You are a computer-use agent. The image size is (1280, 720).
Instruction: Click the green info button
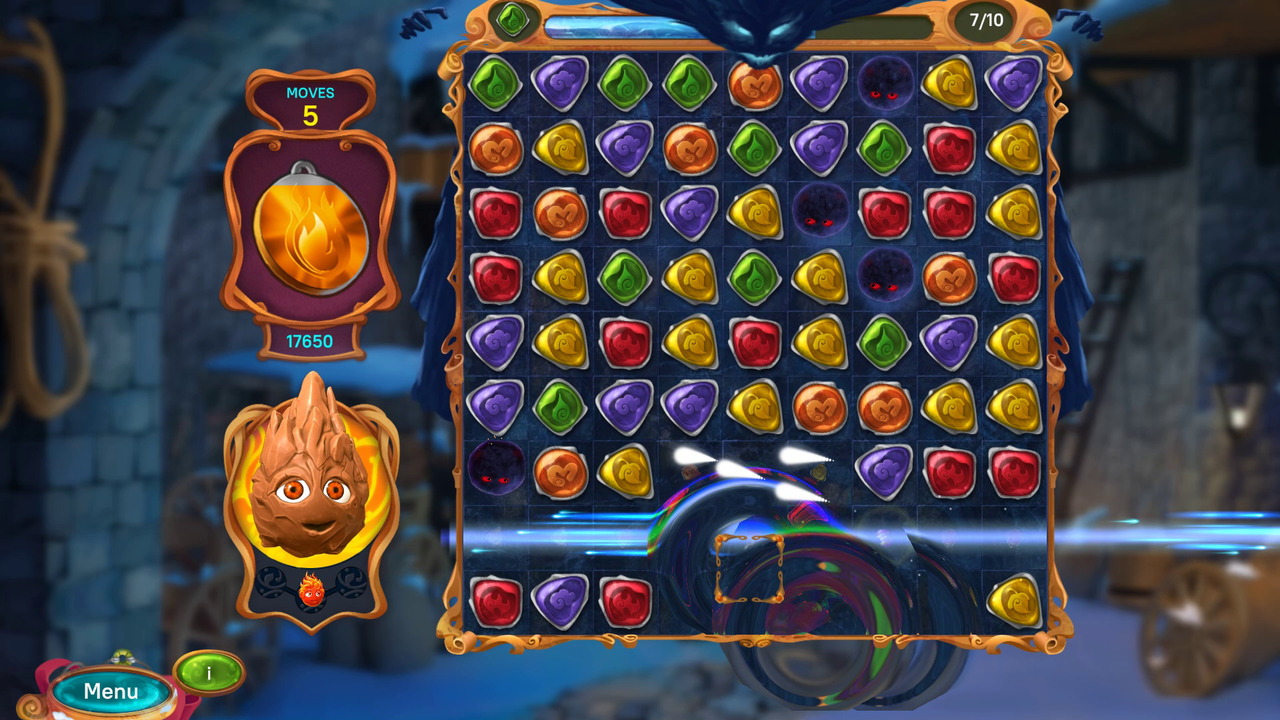[x=207, y=672]
